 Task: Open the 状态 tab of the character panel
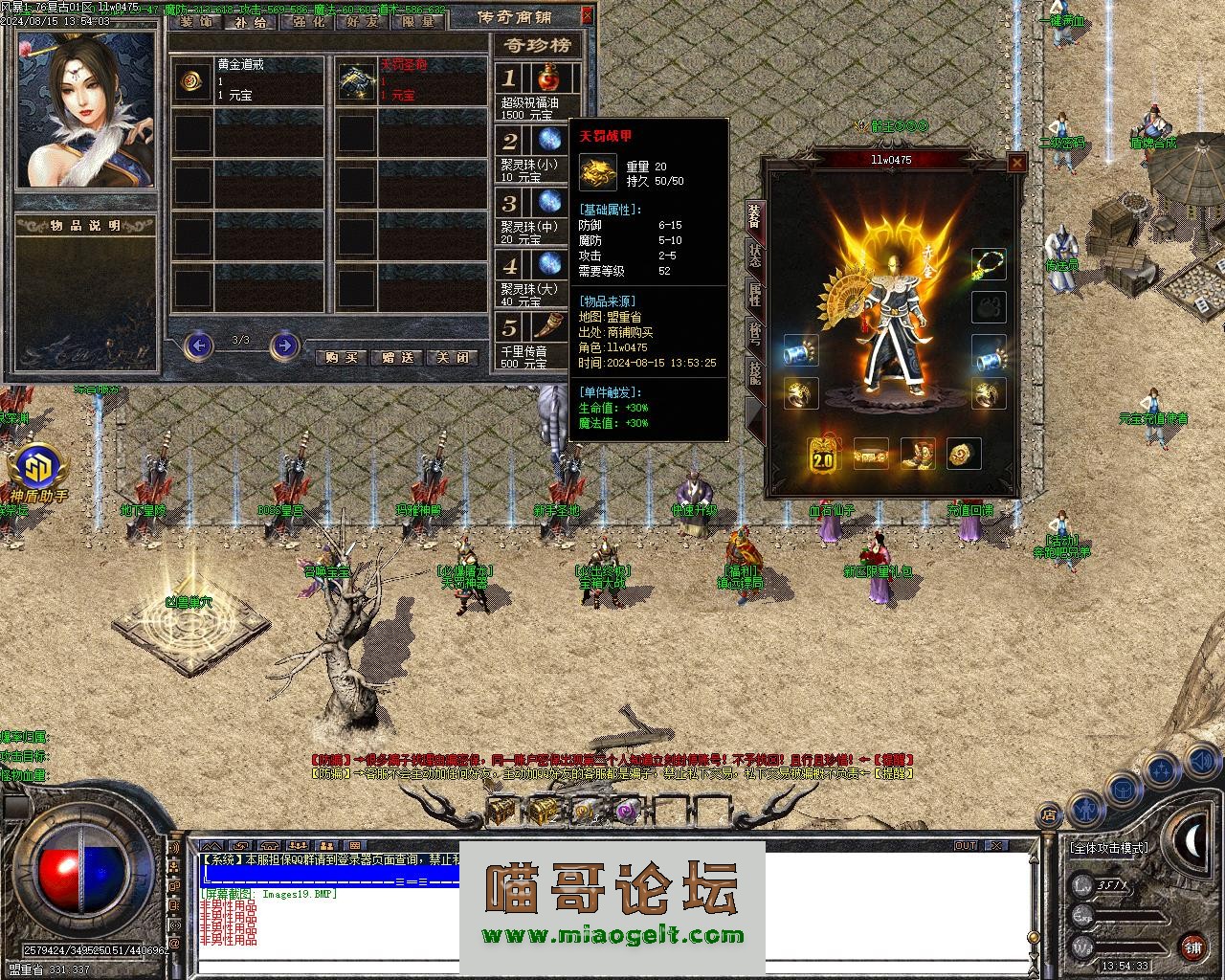[753, 258]
